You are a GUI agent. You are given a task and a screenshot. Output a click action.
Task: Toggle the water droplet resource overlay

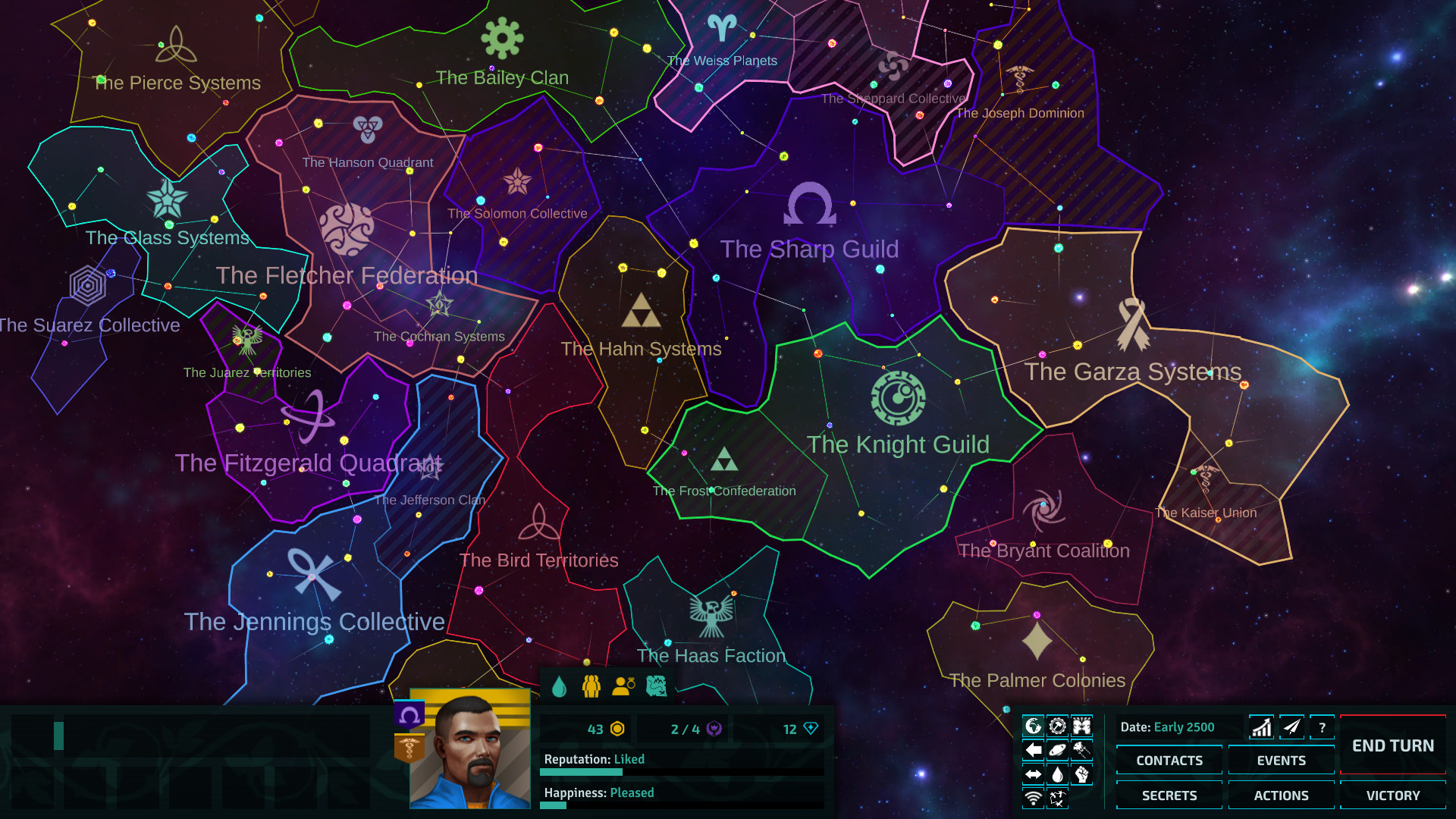(1057, 773)
